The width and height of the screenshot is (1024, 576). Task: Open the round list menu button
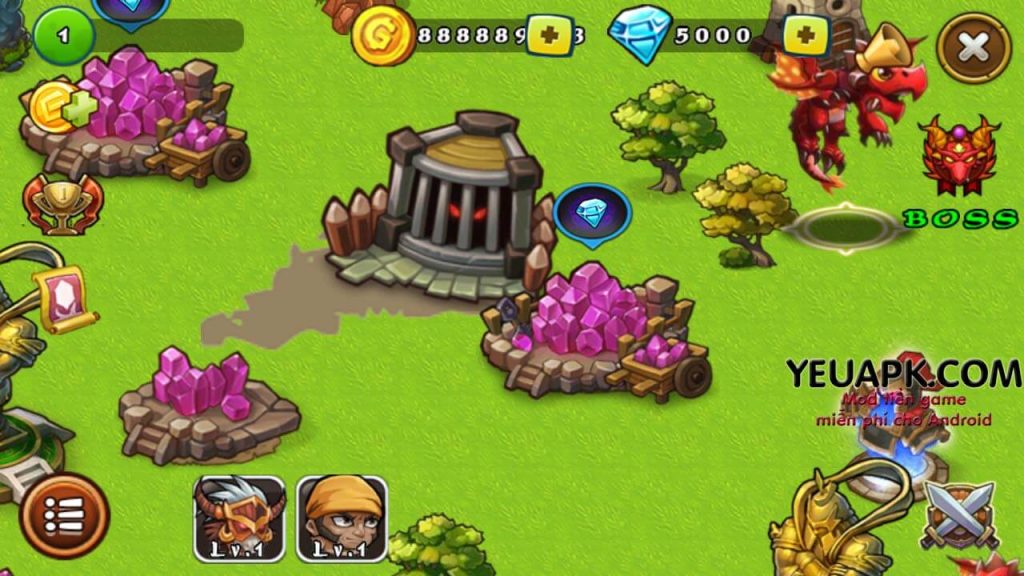pos(65,515)
